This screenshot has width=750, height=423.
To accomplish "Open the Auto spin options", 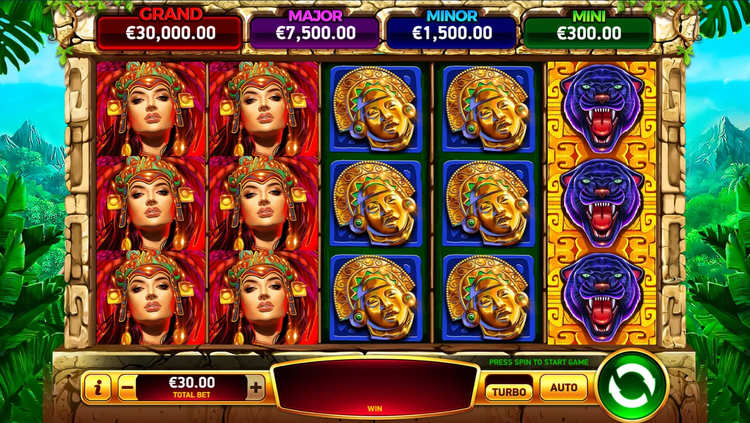I will [563, 387].
